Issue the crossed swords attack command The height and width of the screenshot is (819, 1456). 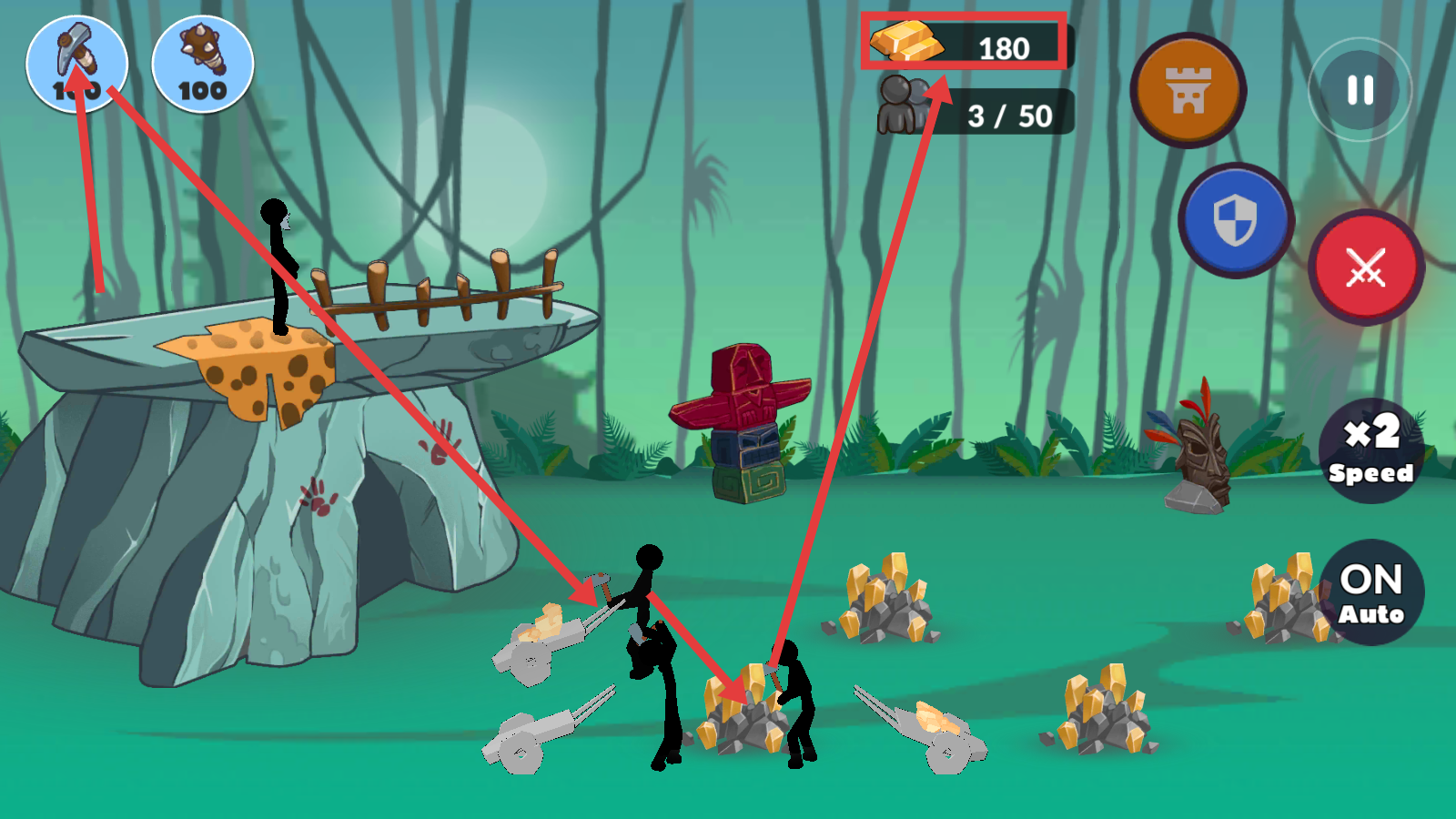pyautogui.click(x=1366, y=268)
